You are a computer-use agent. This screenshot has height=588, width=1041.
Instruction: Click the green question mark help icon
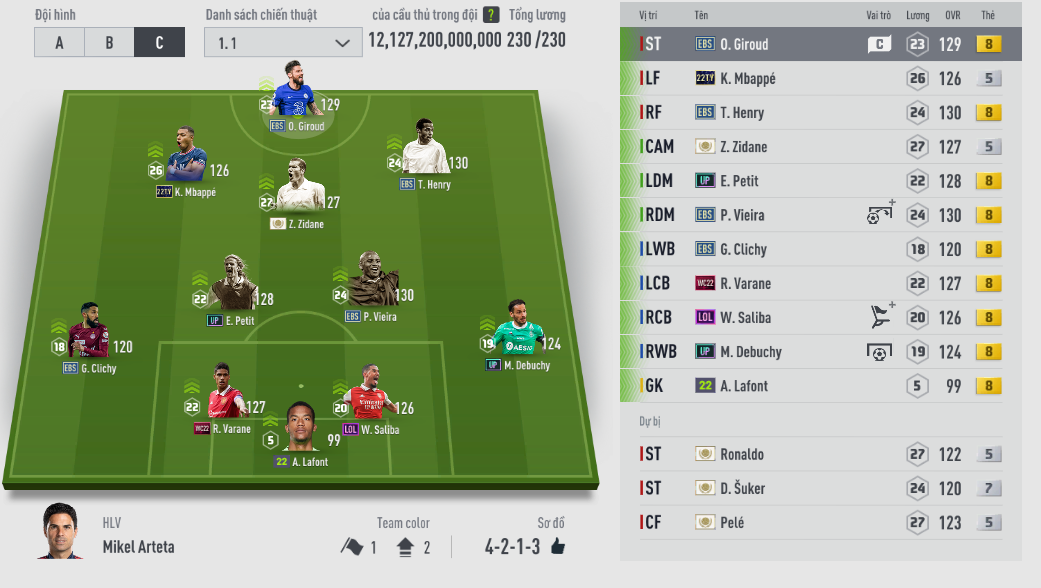click(x=491, y=15)
